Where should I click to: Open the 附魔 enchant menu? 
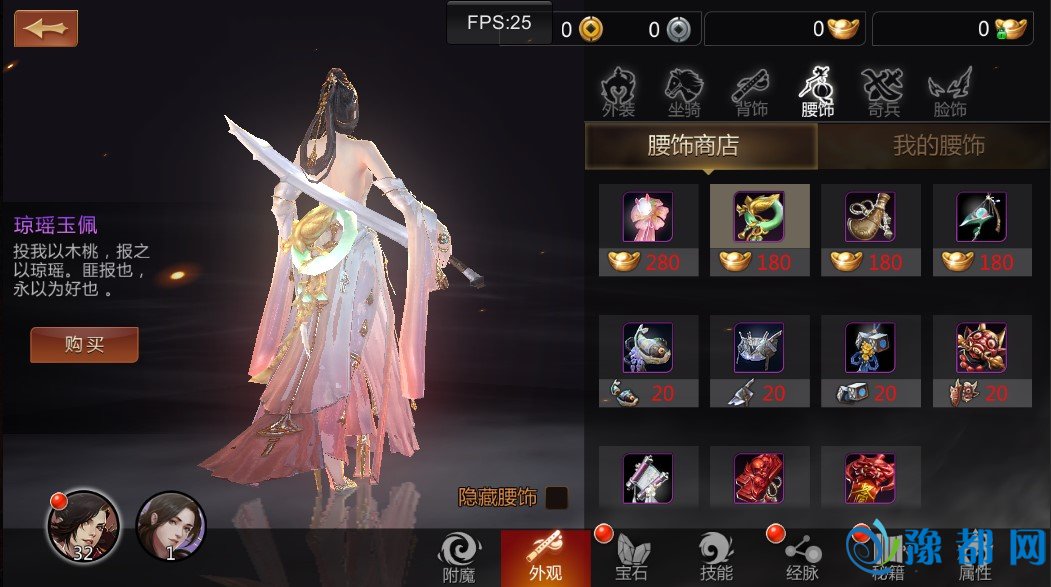pyautogui.click(x=459, y=556)
